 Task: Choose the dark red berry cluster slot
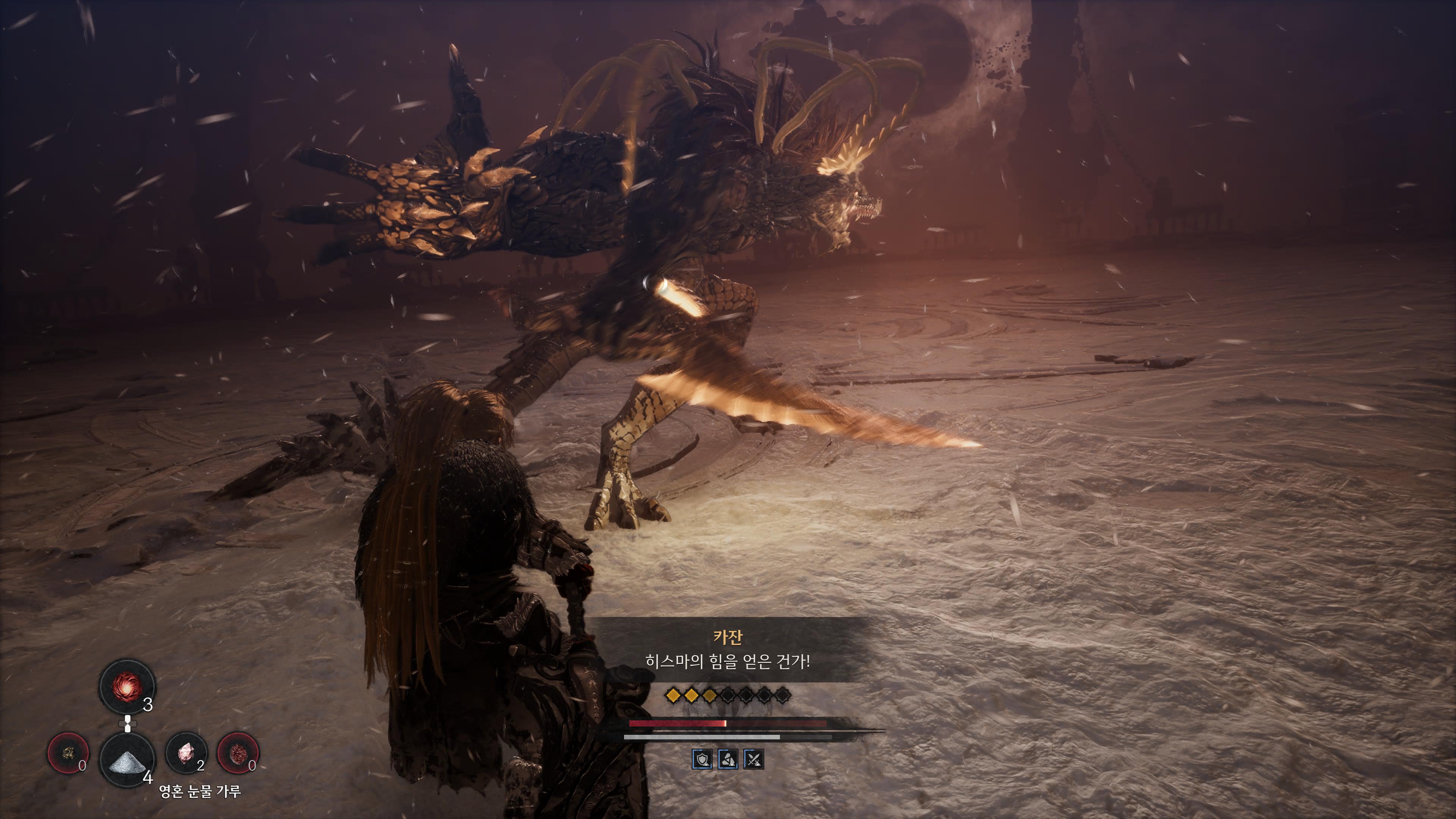[238, 753]
